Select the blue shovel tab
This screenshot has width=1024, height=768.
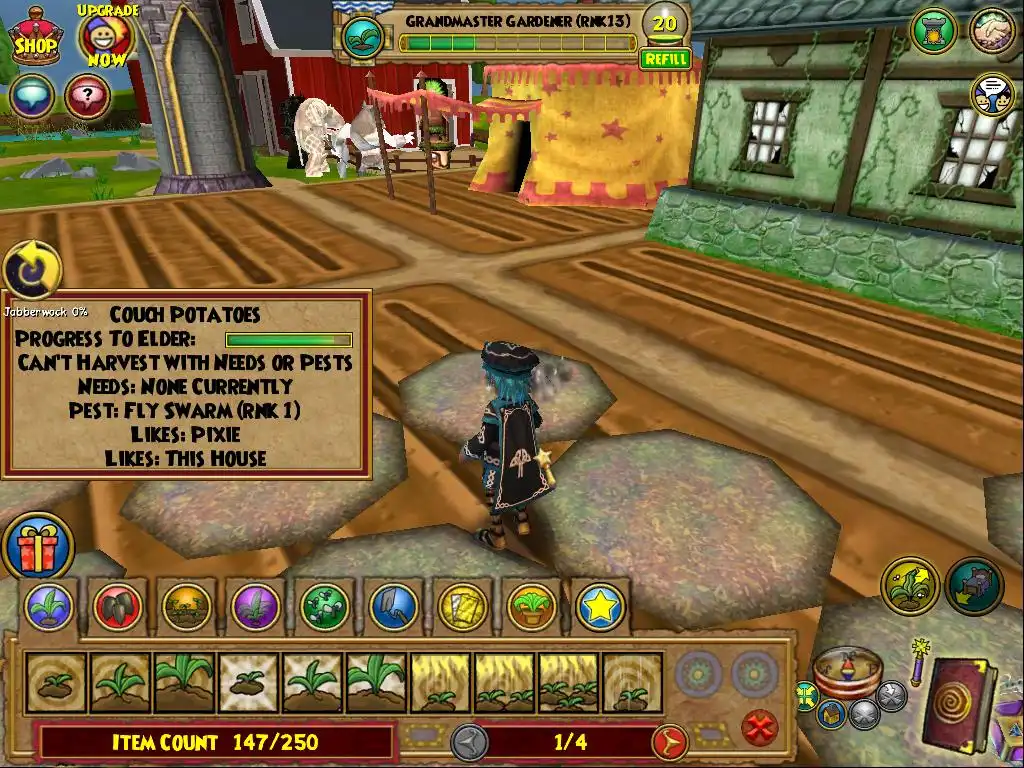[x=394, y=606]
